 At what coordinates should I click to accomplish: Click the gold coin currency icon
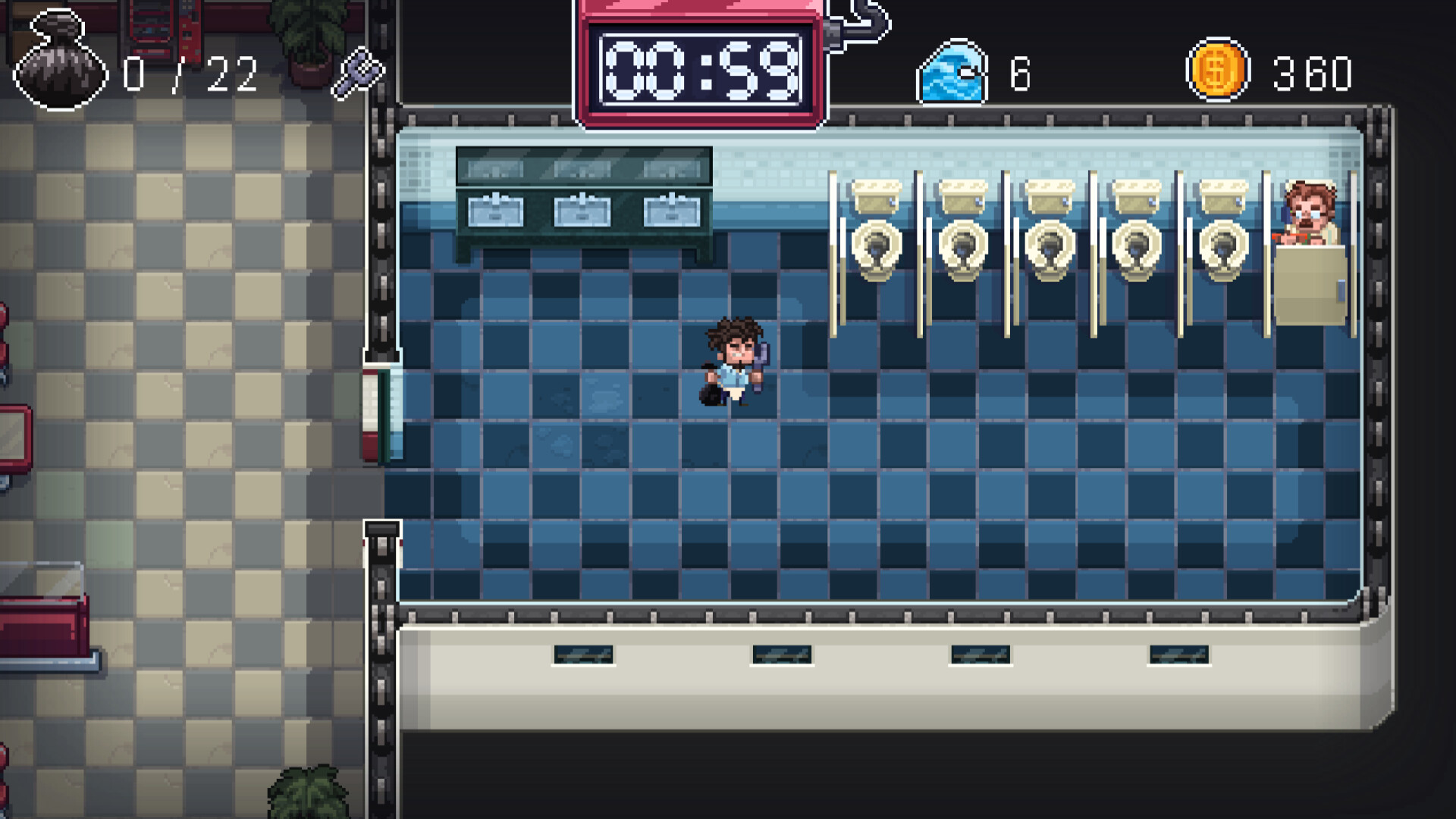pyautogui.click(x=1218, y=70)
